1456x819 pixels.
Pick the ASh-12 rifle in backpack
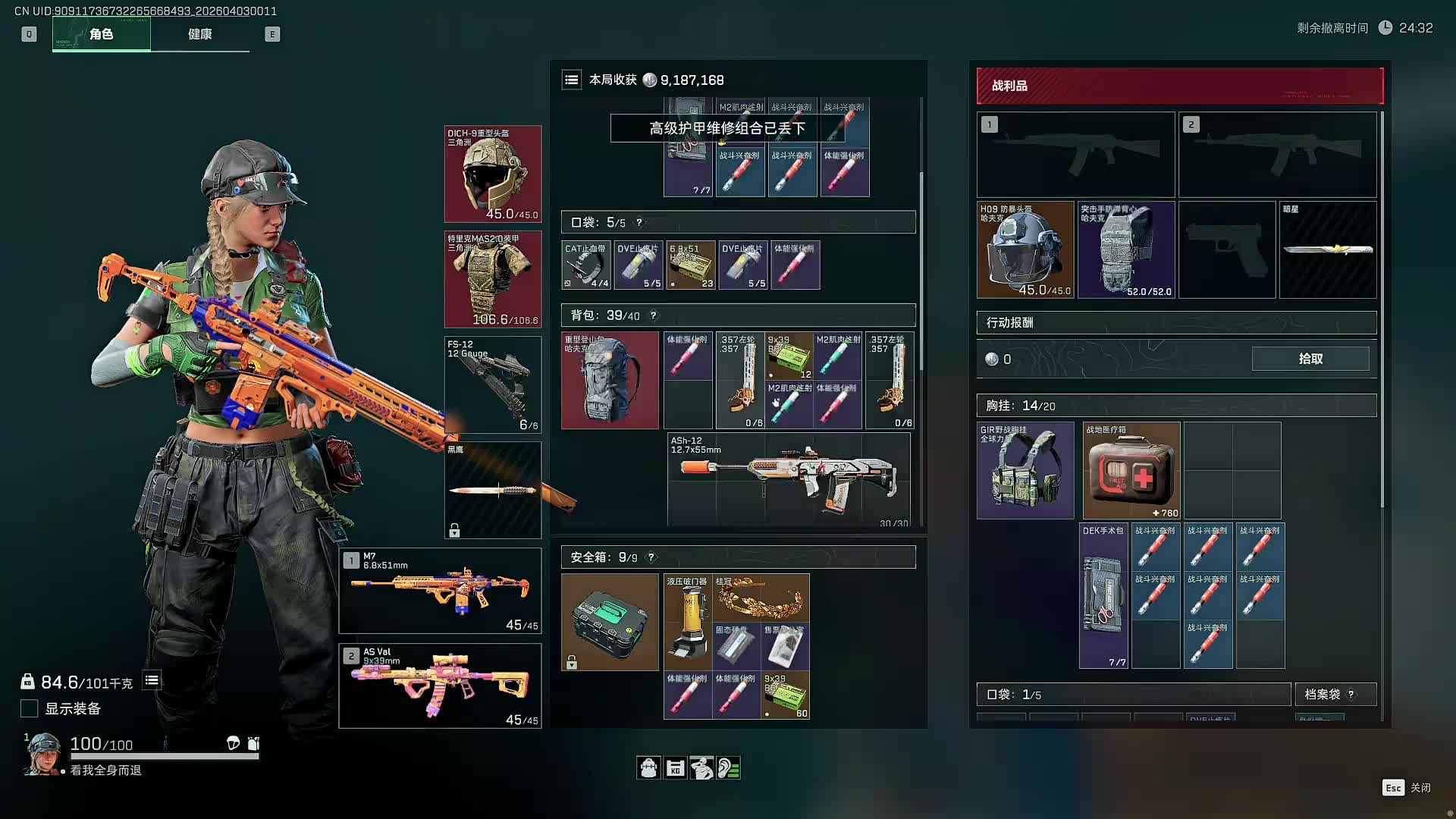[x=789, y=479]
